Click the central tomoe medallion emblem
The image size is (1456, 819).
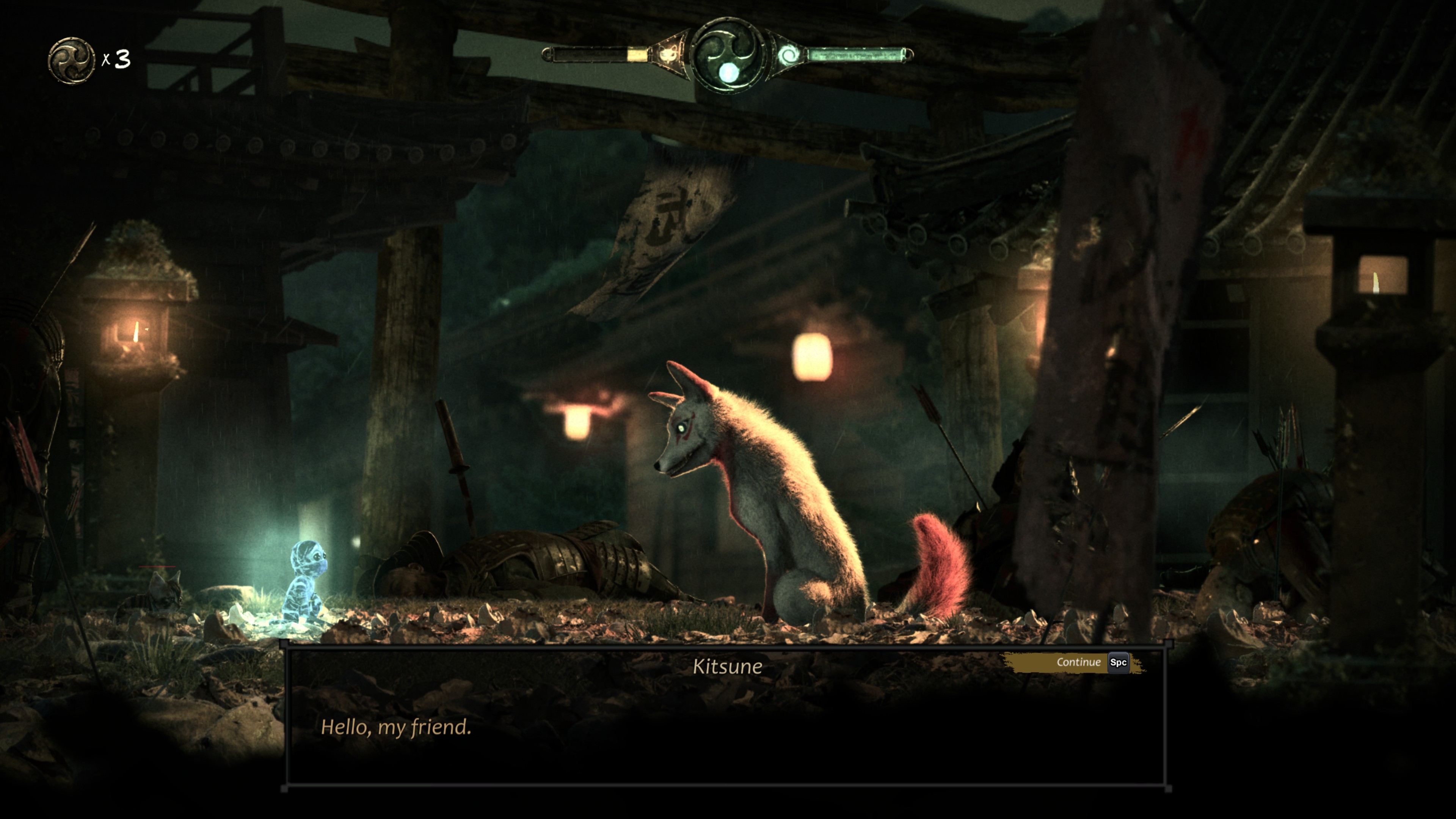pyautogui.click(x=727, y=55)
